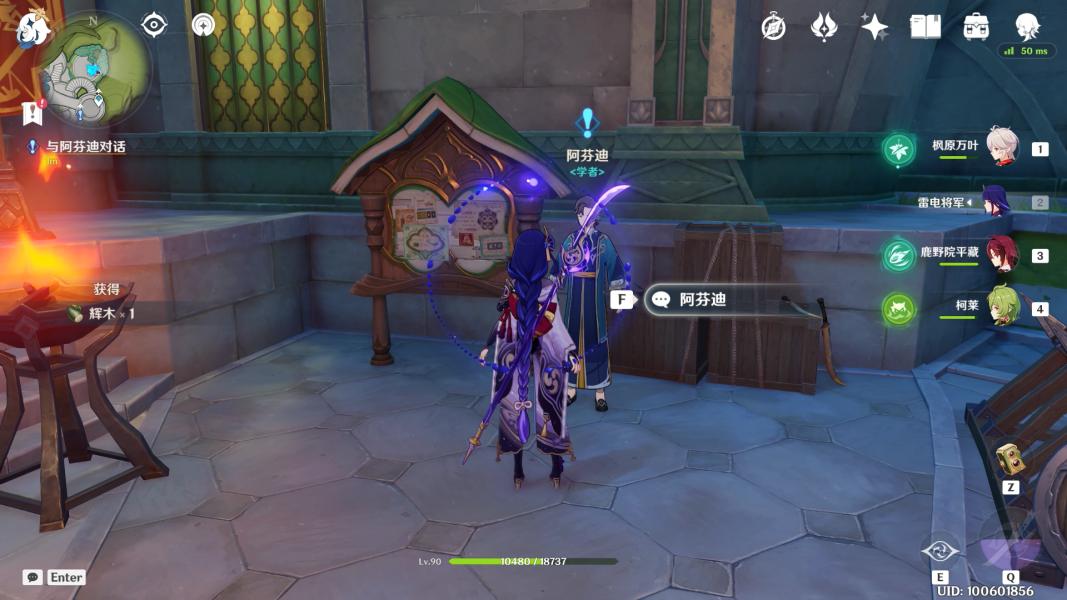The width and height of the screenshot is (1067, 600).
Task: Select the tracked quest 与阿芬迪对话
Action: pos(85,146)
